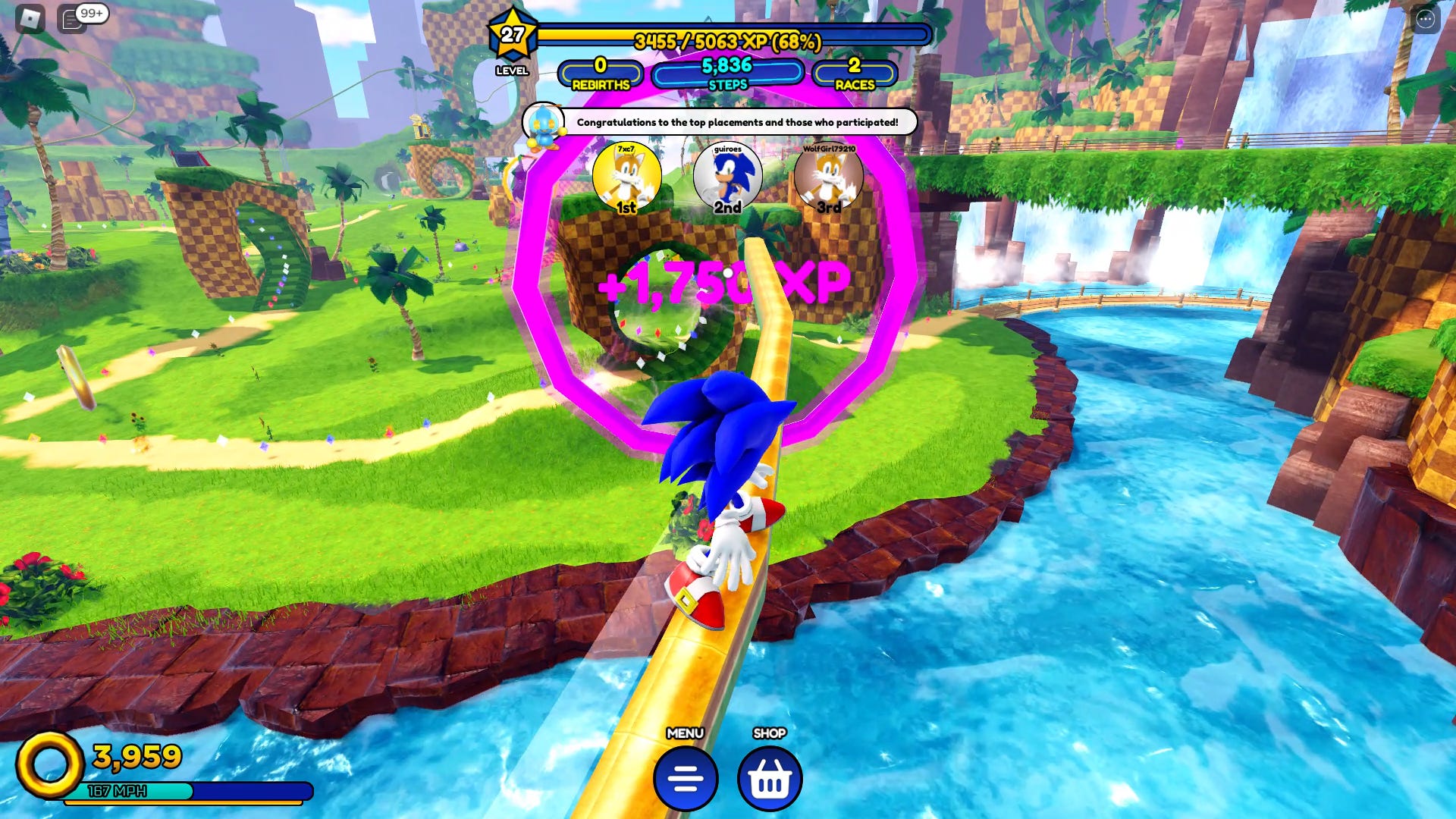Viewport: 1456px width, 819px height.
Task: Select 2nd place winner guiroes' avatar
Action: point(727,177)
